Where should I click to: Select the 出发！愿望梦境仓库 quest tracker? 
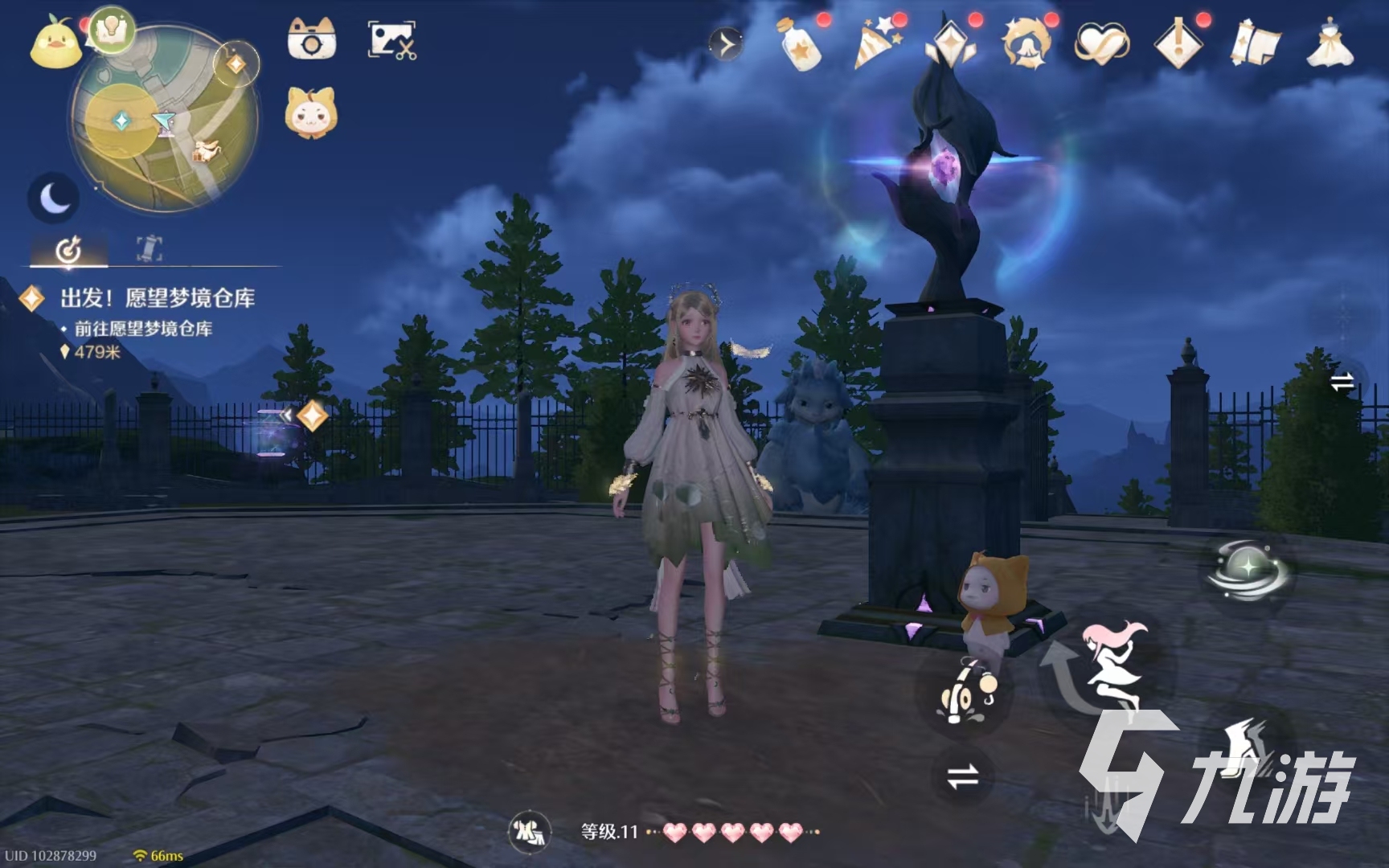pos(158,299)
